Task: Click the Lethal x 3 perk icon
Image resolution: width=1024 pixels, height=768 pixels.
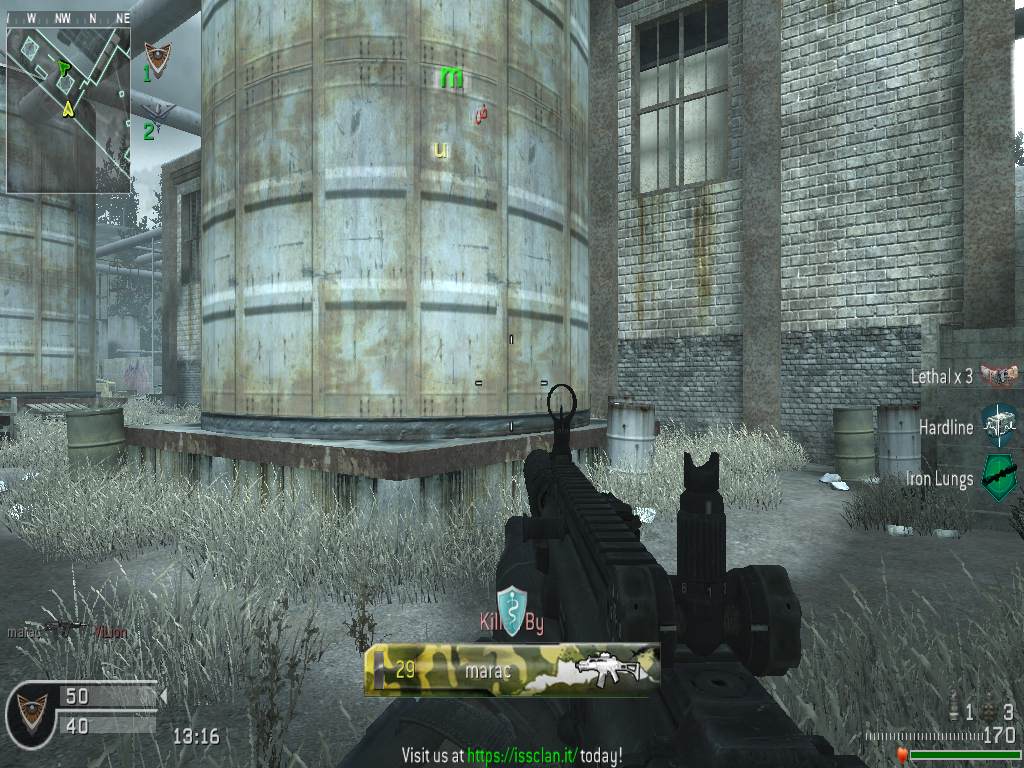Action: point(998,376)
